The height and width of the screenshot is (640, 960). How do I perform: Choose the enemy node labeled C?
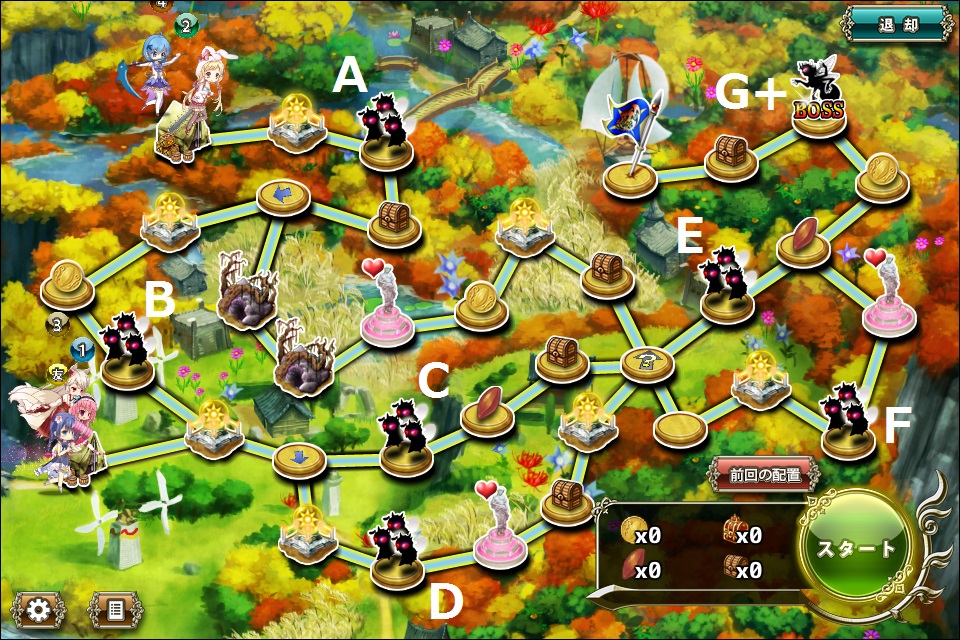click(x=407, y=440)
